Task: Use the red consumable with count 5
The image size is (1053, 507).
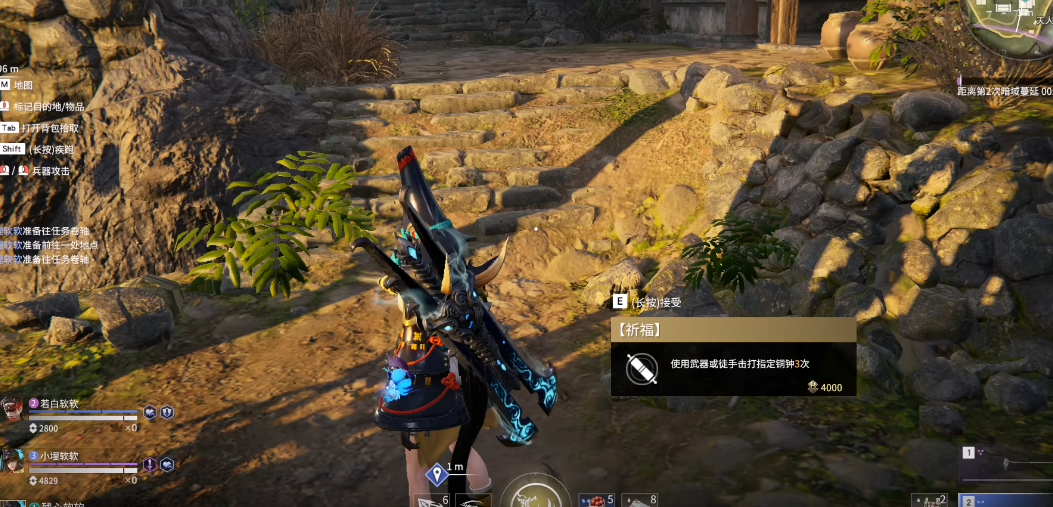Action: pos(596,499)
